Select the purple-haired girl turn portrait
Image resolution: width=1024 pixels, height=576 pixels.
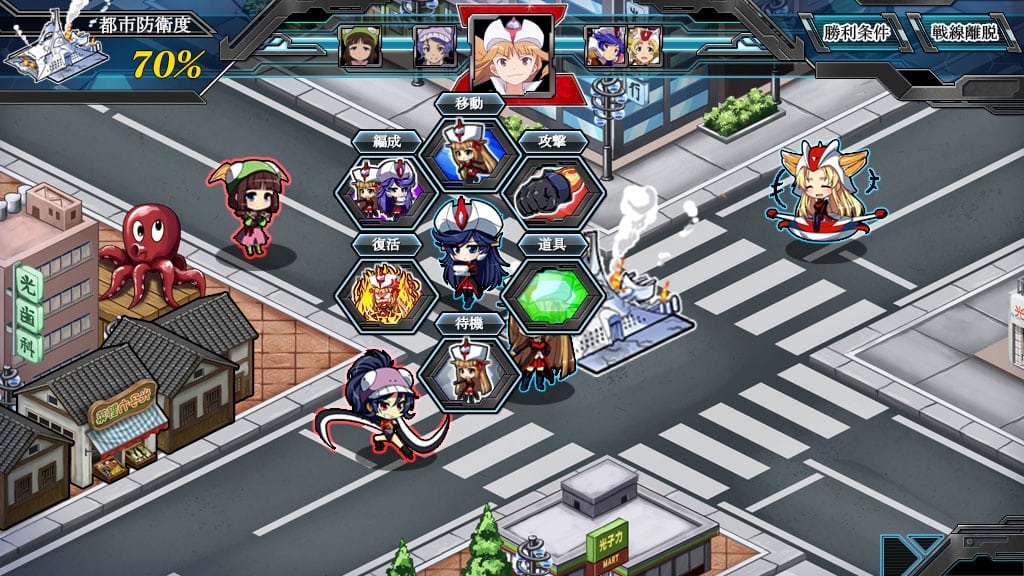tap(435, 46)
